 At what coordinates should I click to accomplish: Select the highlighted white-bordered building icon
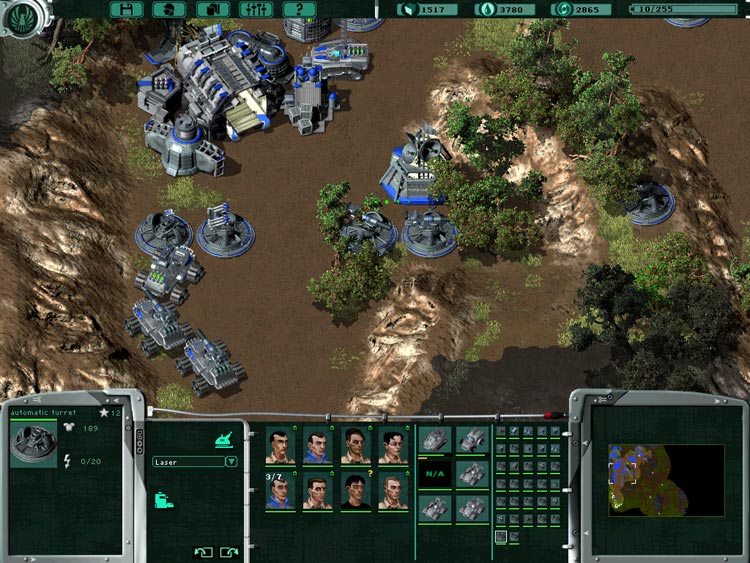[x=501, y=537]
